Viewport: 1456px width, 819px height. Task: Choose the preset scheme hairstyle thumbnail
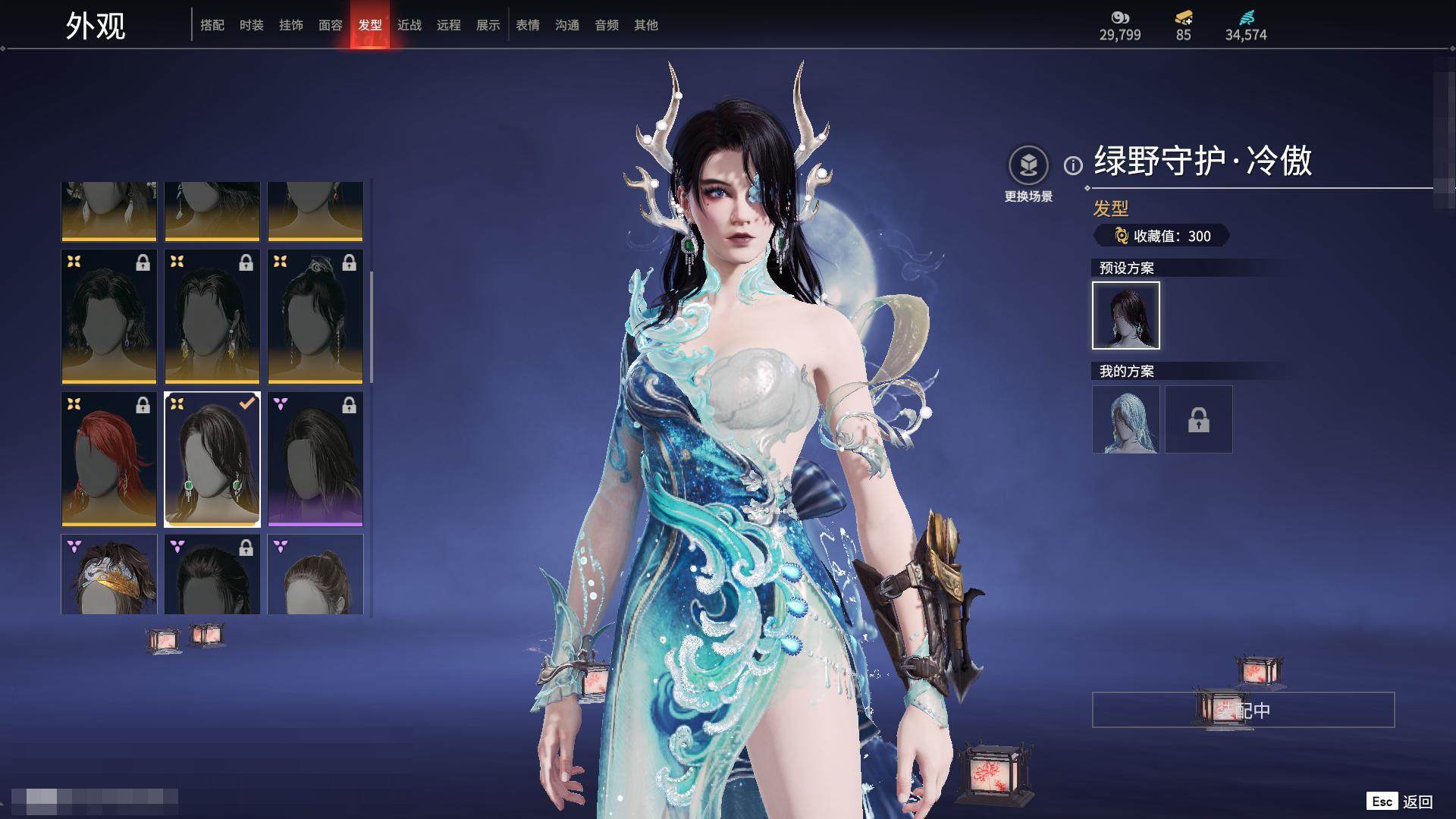1126,315
